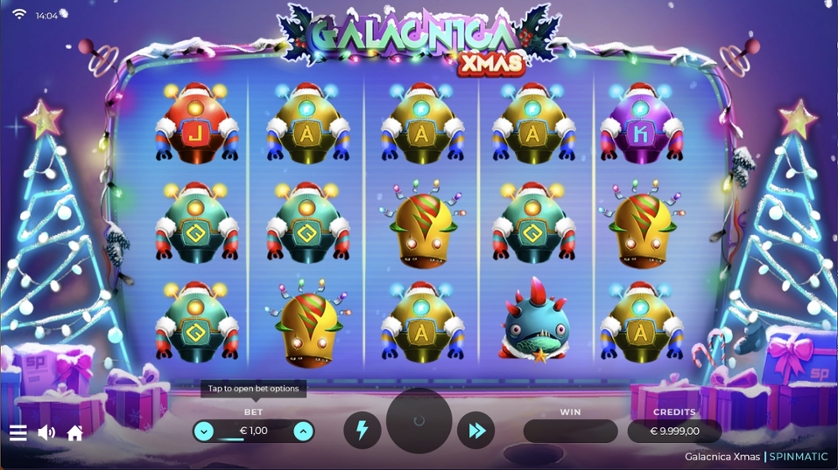
Task: Spin the reels with center button
Action: point(419,422)
